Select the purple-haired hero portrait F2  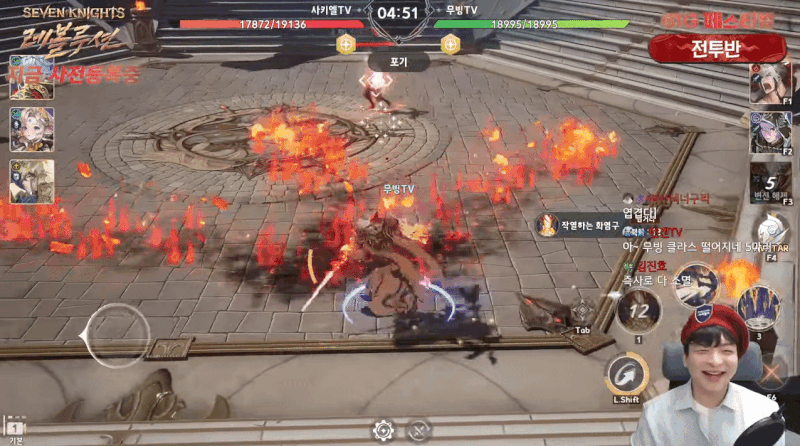[x=770, y=132]
